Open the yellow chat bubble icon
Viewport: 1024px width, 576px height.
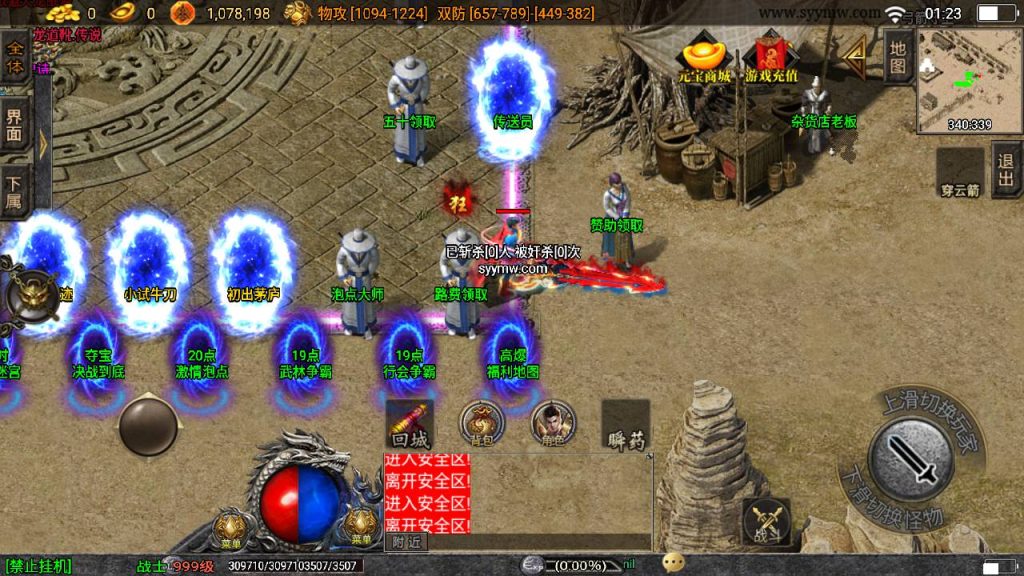click(674, 563)
